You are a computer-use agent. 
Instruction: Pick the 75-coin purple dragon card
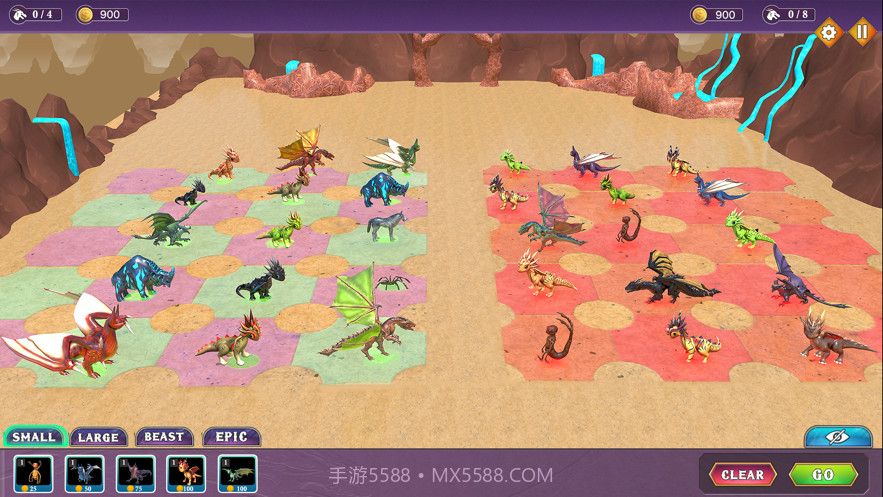(x=135, y=473)
